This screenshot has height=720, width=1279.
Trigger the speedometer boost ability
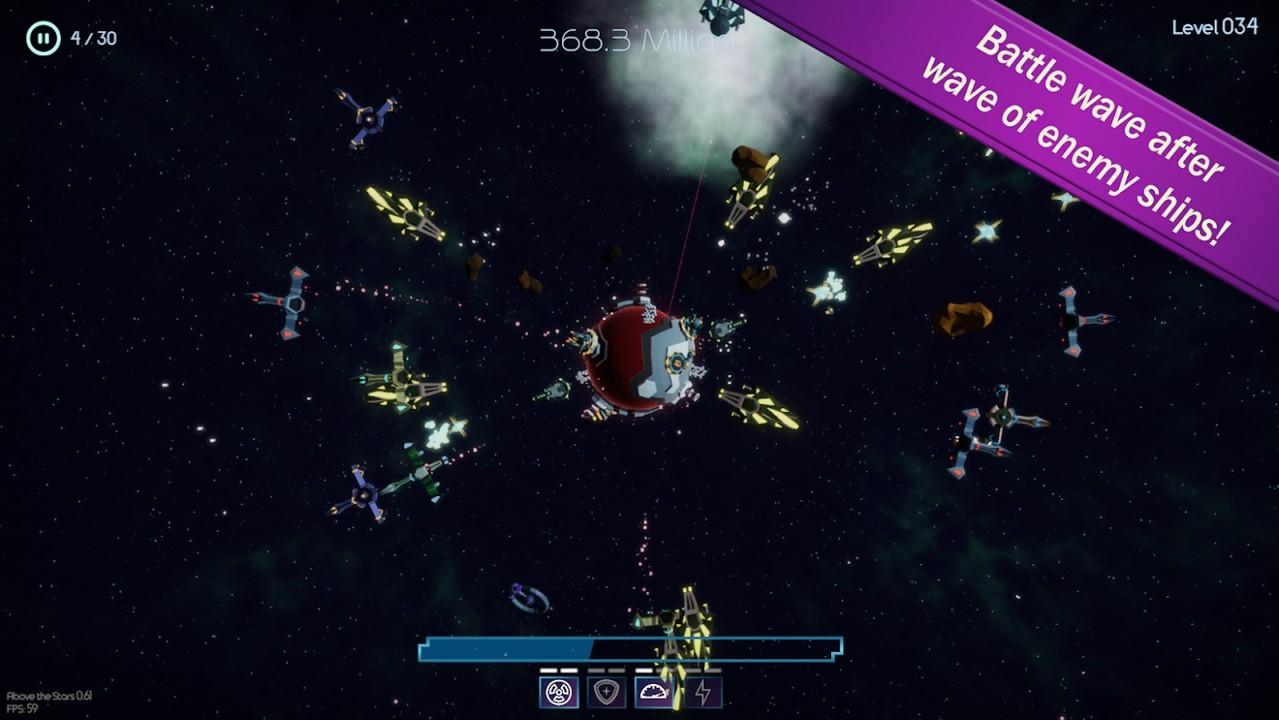[x=655, y=692]
